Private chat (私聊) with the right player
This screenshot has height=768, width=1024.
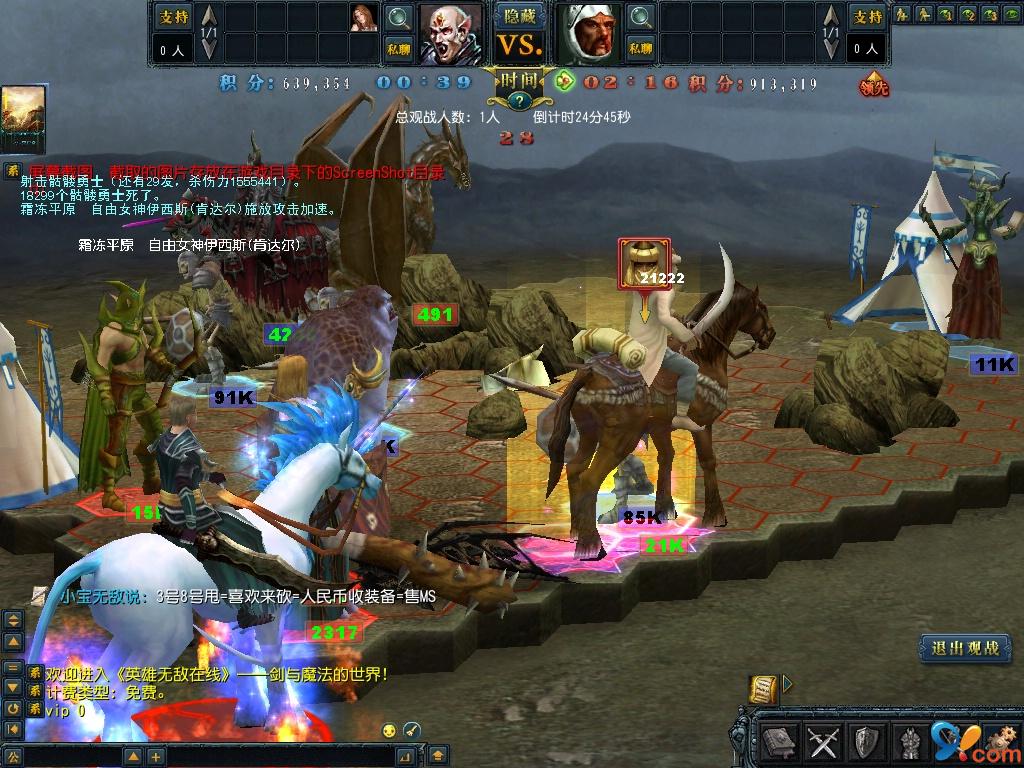(641, 47)
